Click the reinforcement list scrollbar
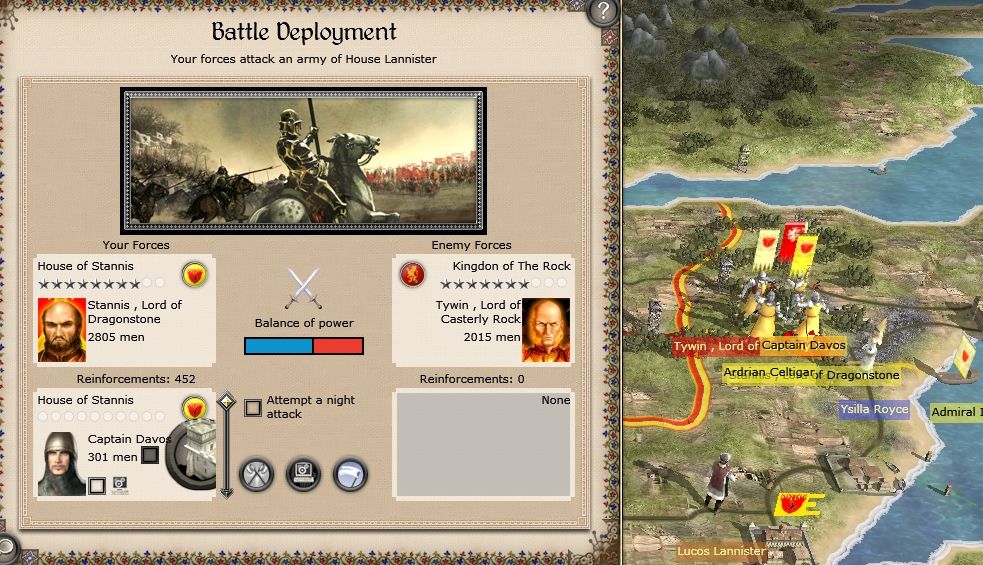This screenshot has height=565, width=983. tap(226, 445)
